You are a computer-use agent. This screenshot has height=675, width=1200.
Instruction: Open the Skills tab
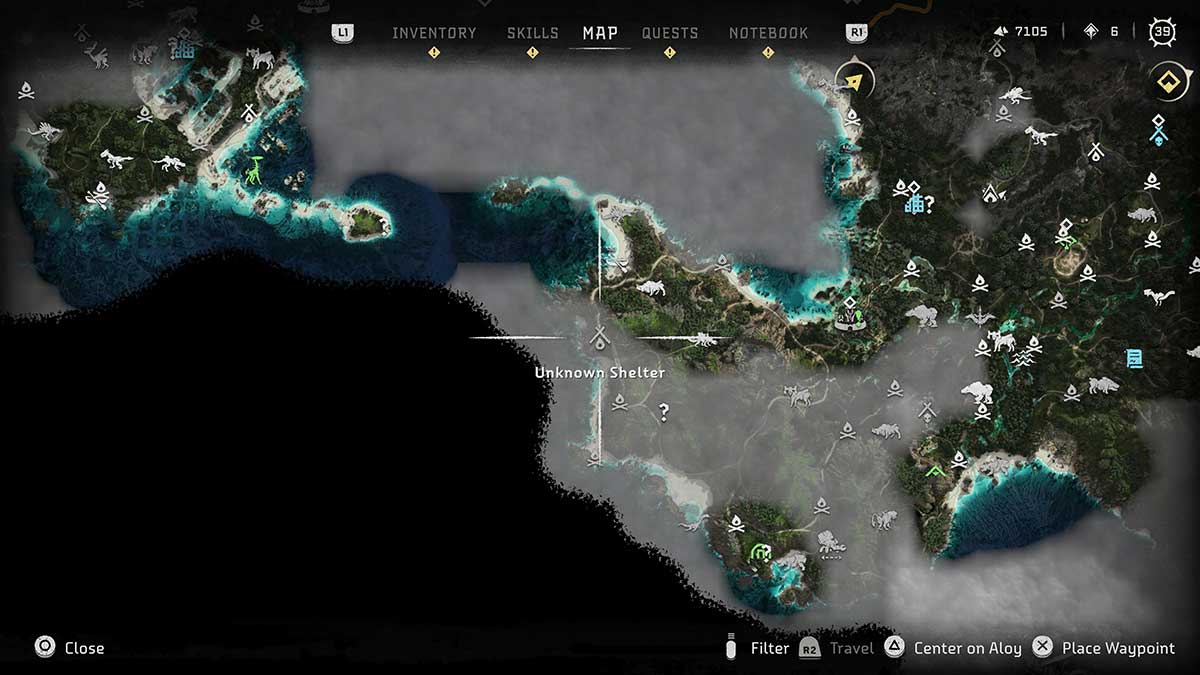point(532,33)
